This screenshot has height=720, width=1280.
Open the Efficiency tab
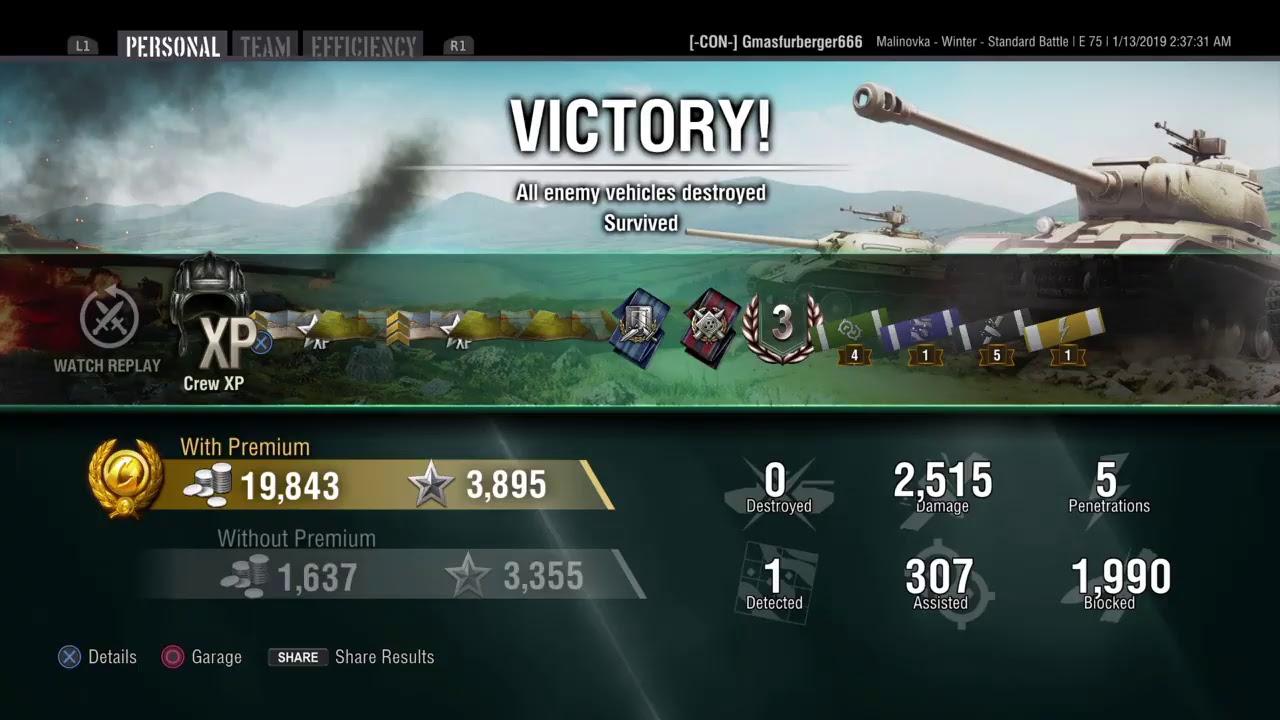pos(363,46)
